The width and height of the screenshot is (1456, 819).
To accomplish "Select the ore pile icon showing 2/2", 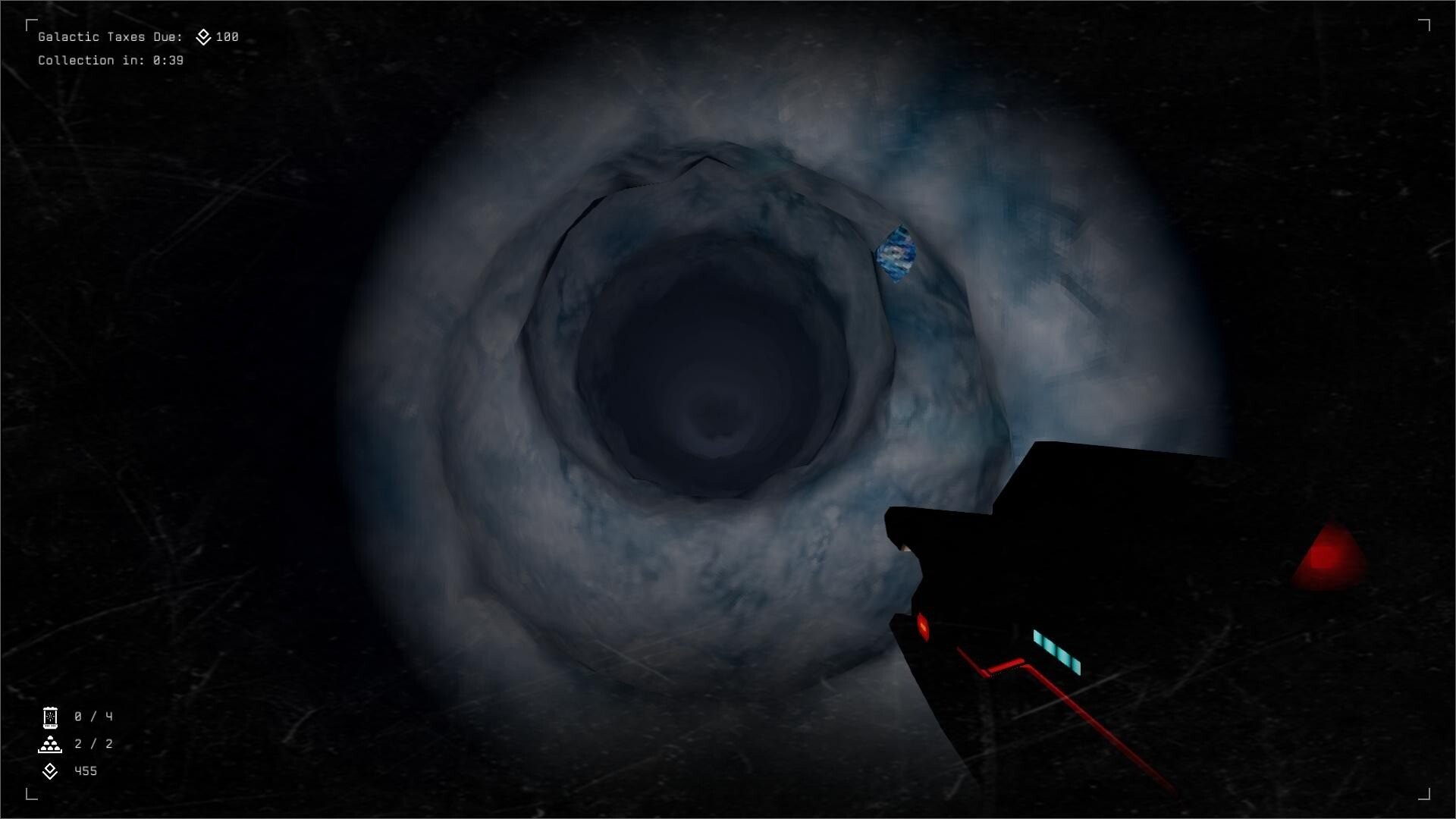I will pos(49,744).
